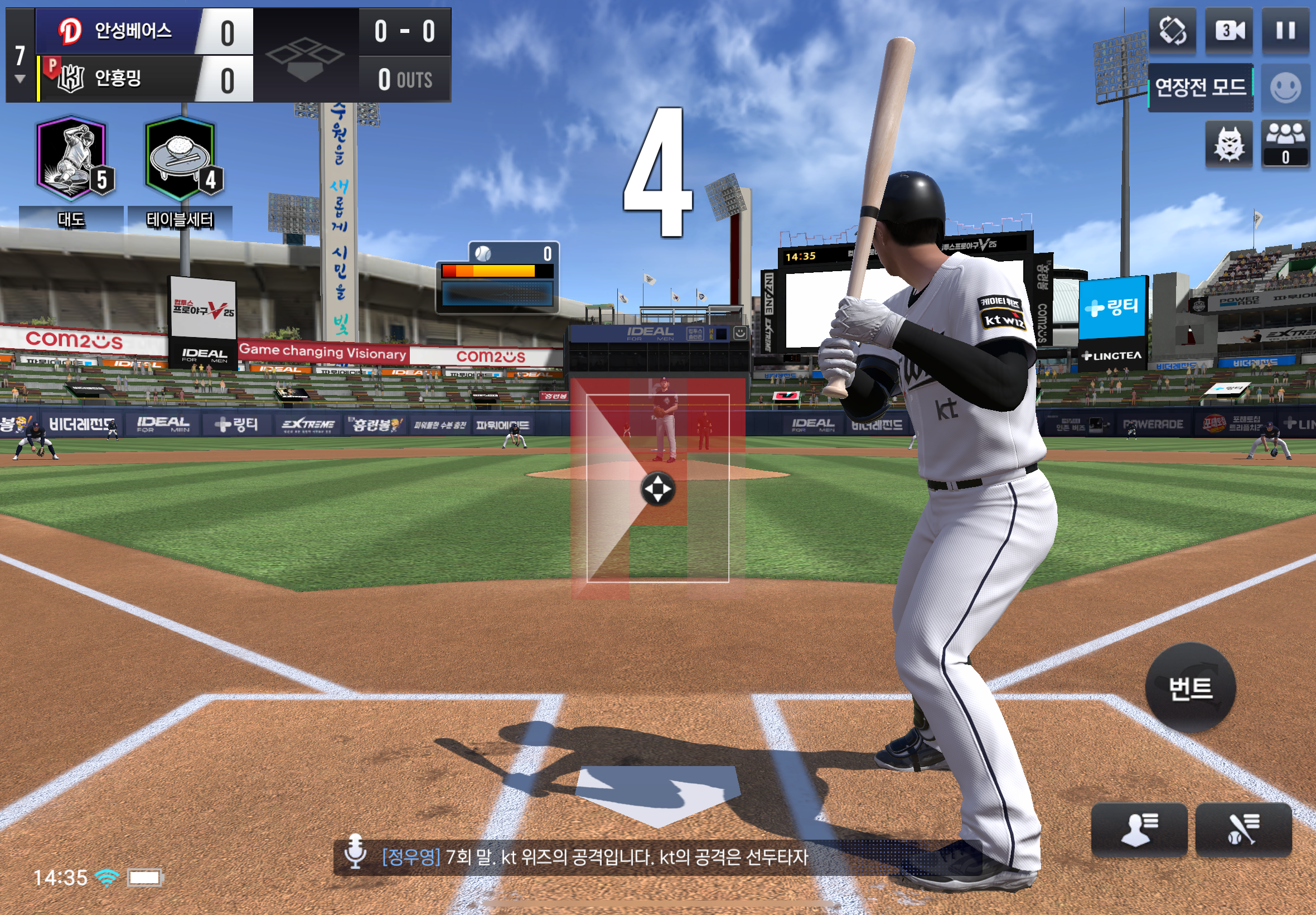
Task: Open the player info list
Action: [1139, 829]
